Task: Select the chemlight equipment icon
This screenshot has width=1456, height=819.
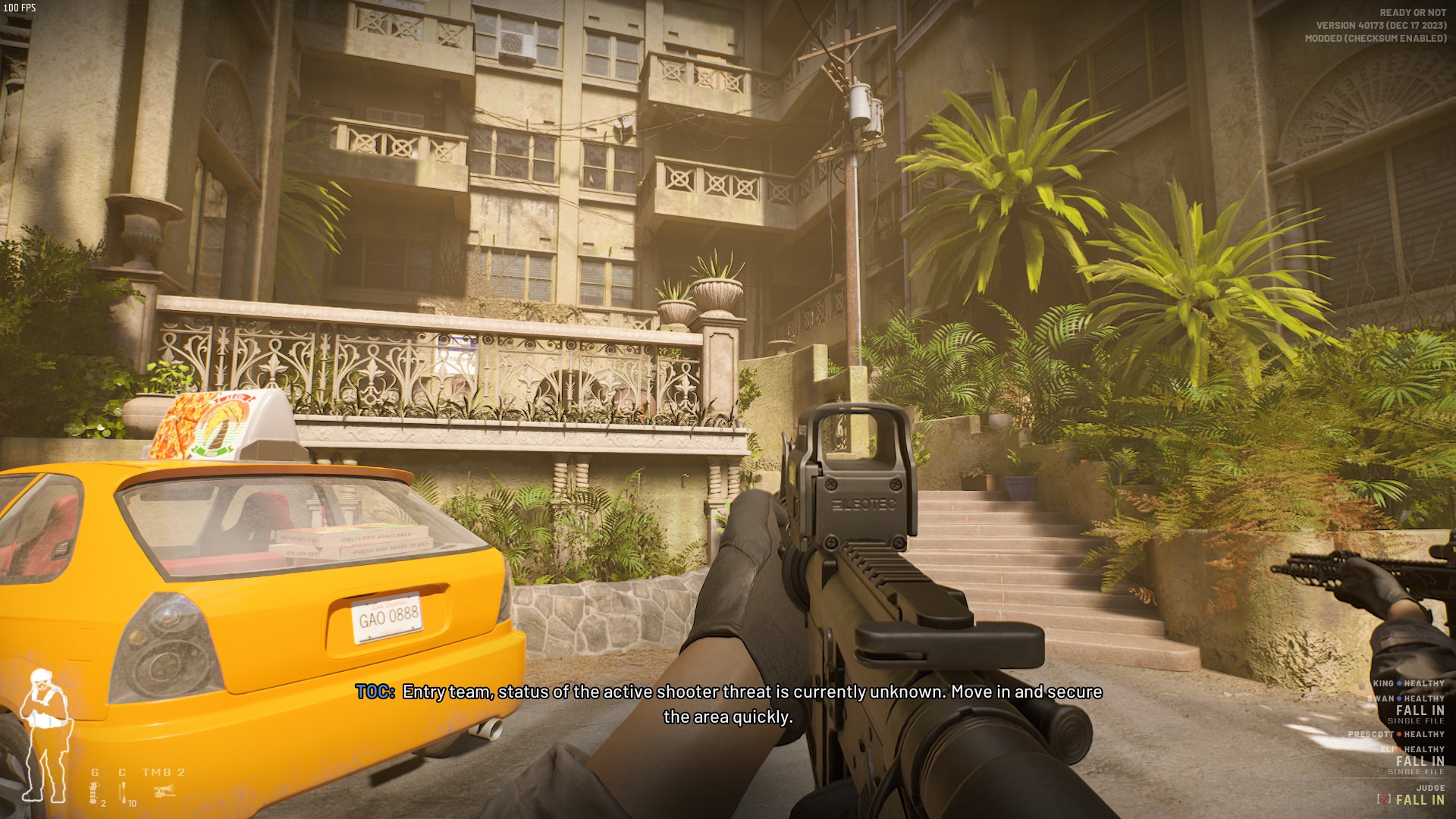Action: click(122, 793)
